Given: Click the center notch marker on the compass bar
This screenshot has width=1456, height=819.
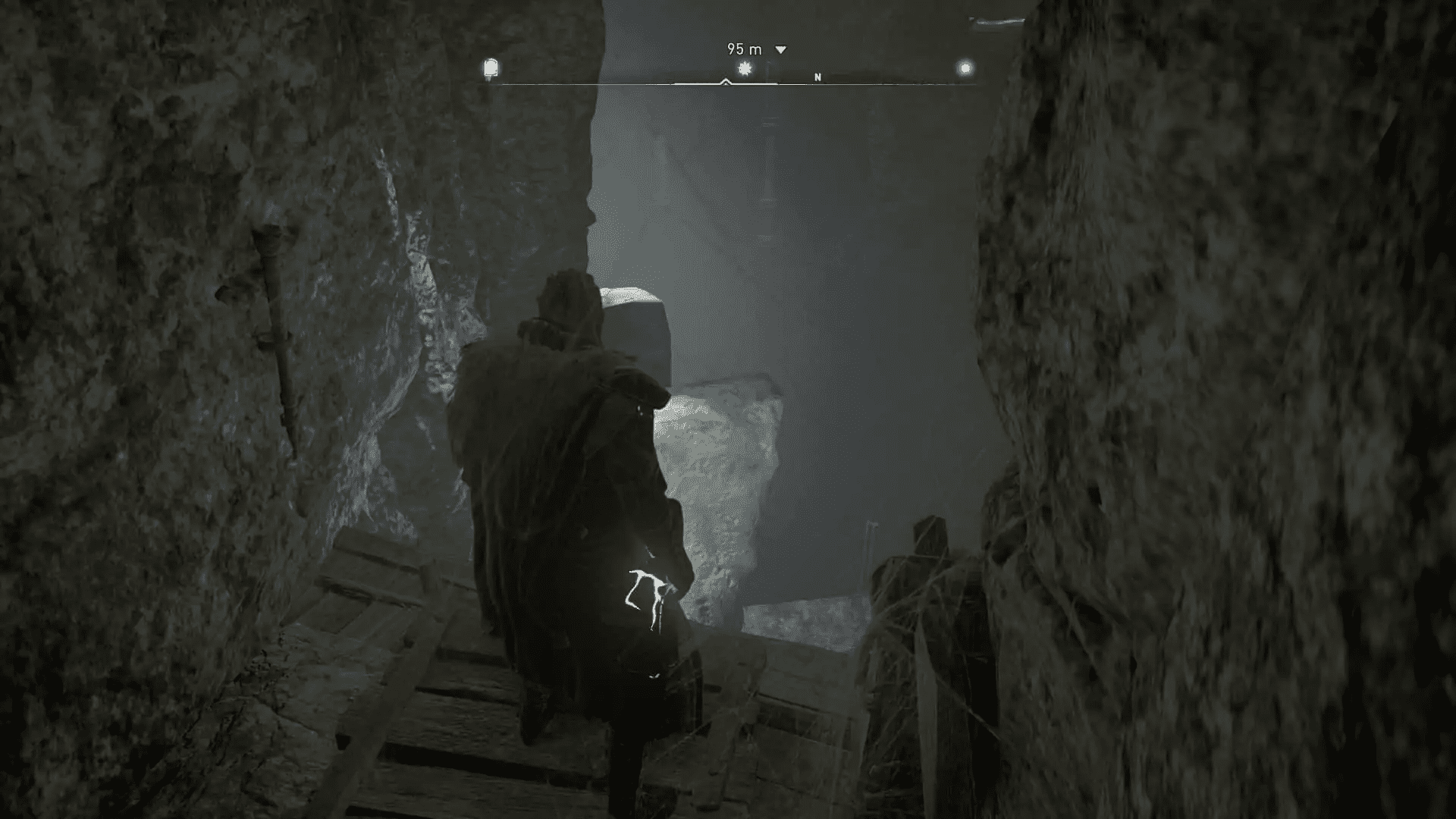Looking at the screenshot, I should click(726, 81).
